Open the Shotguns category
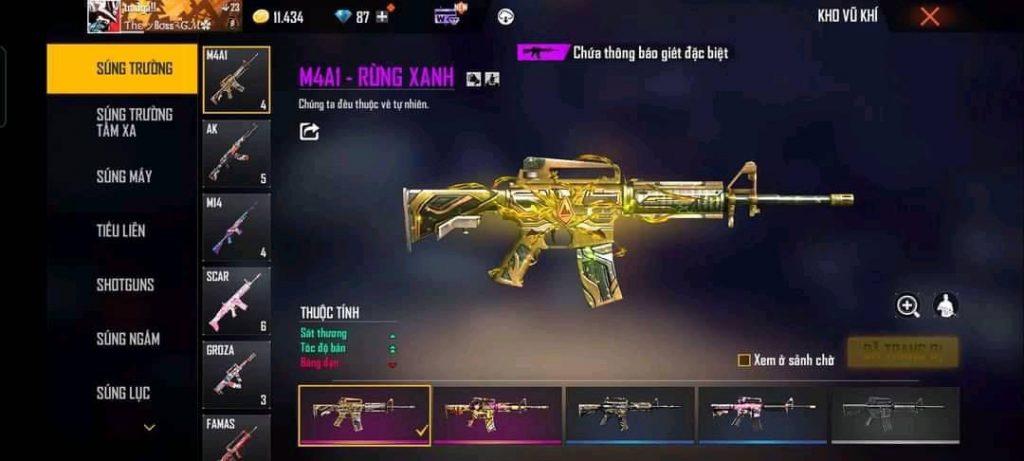 pyautogui.click(x=125, y=285)
